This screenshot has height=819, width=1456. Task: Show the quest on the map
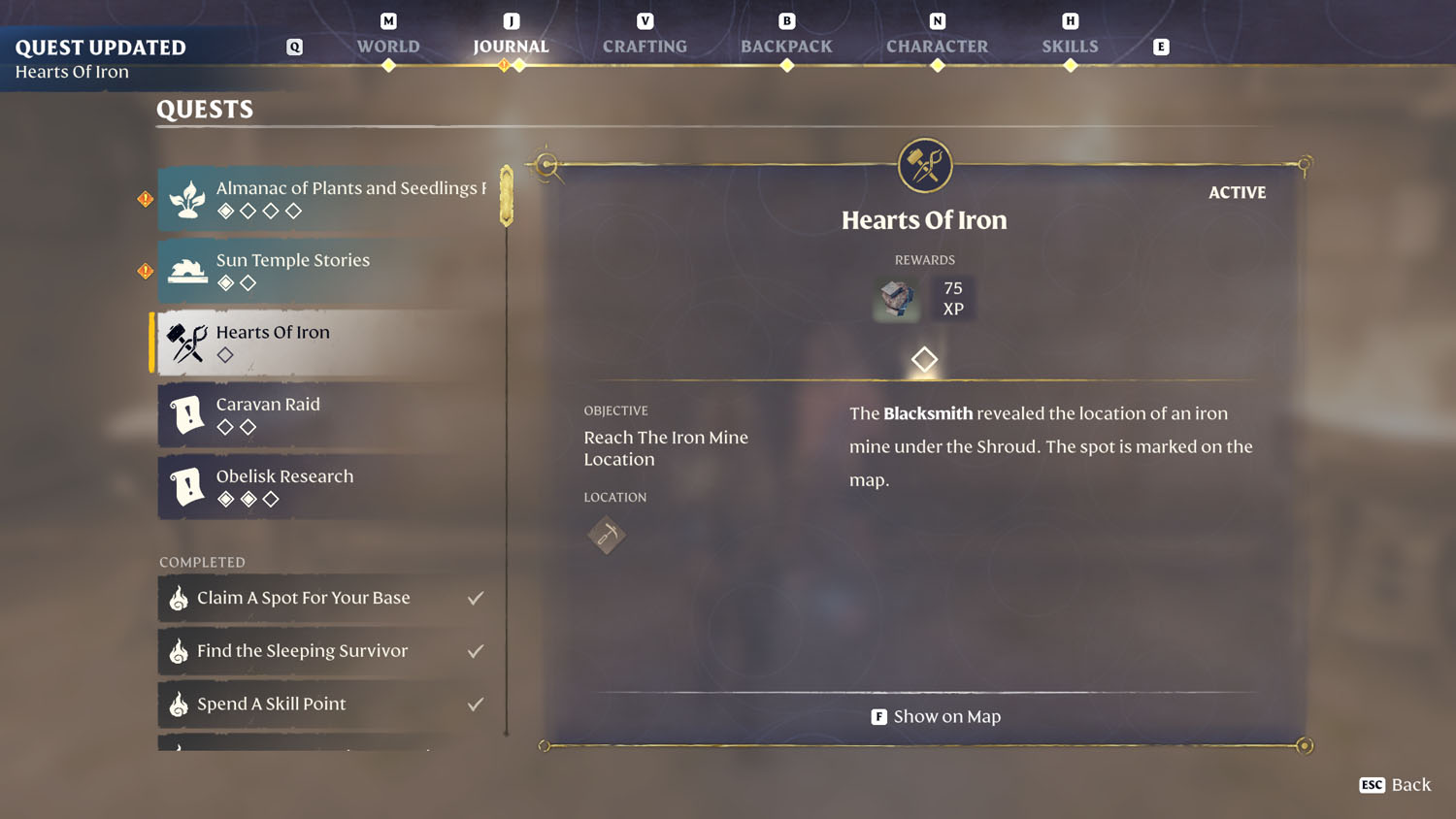936,716
